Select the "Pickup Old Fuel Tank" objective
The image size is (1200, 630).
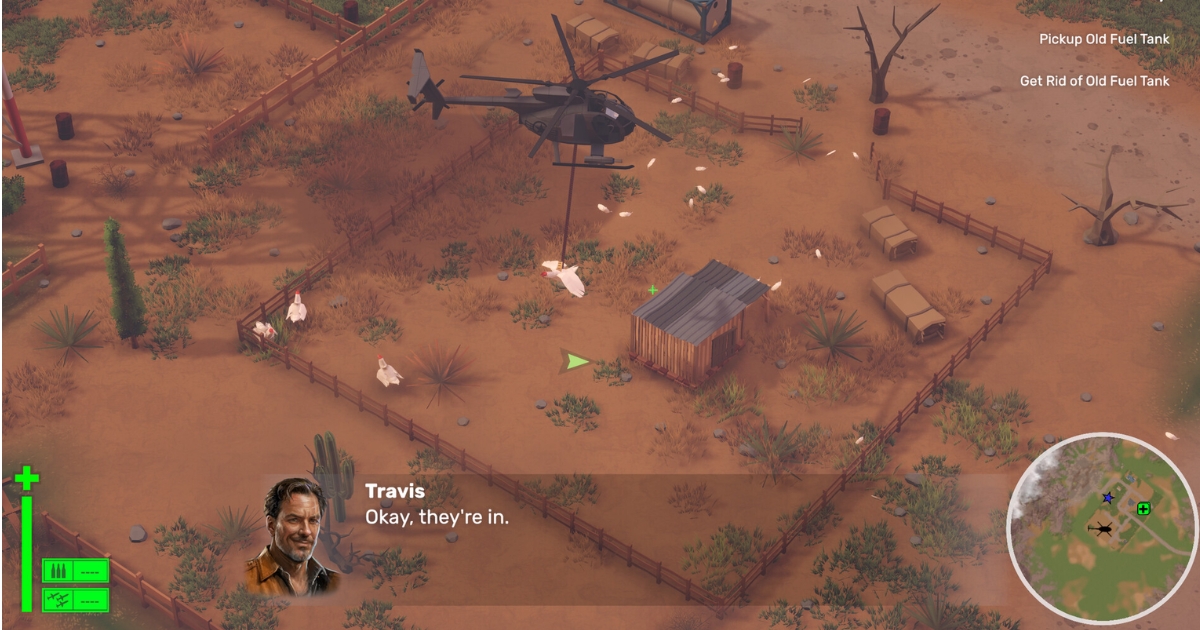click(x=1104, y=39)
